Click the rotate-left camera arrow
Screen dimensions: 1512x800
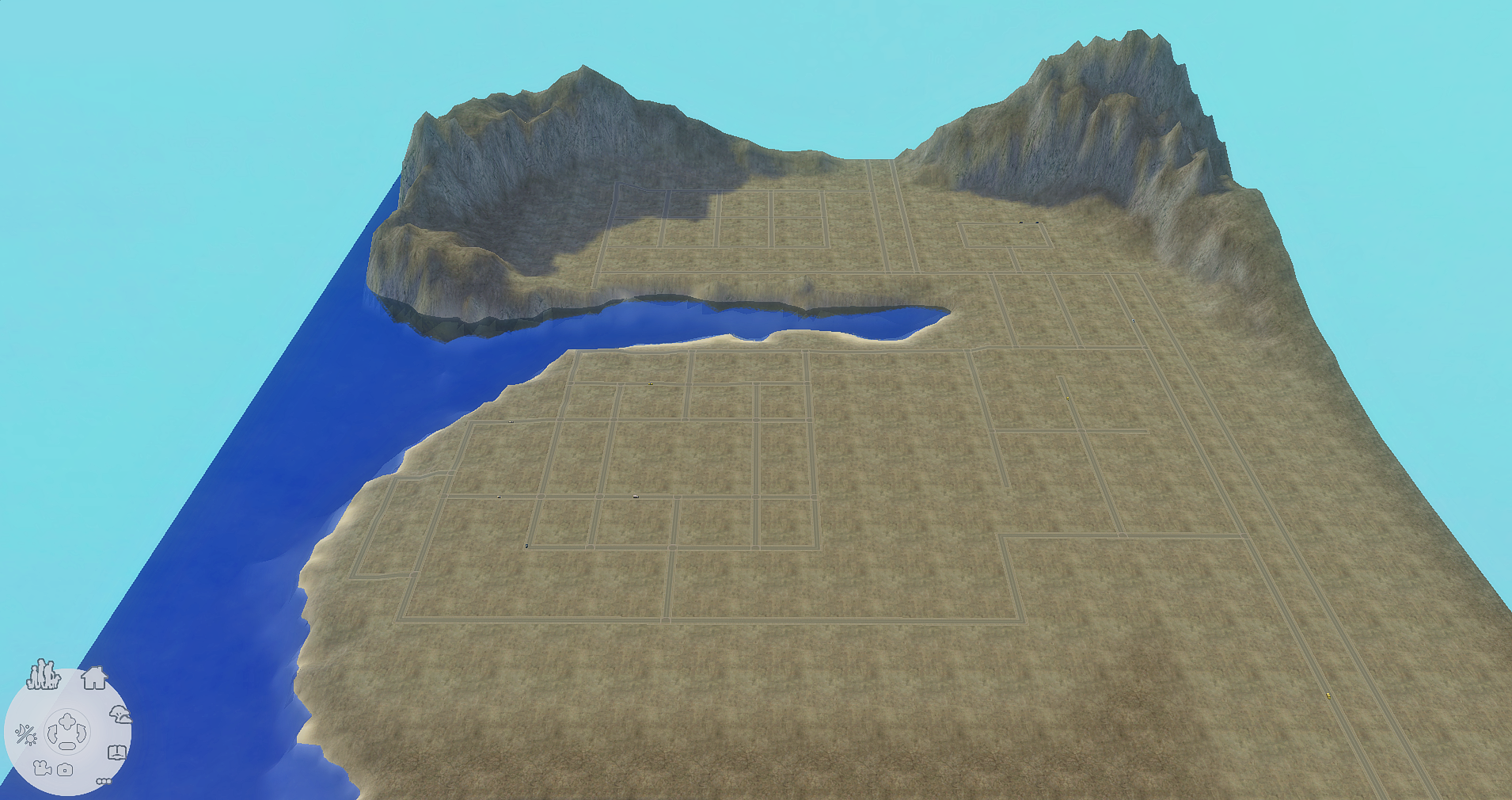point(51,732)
